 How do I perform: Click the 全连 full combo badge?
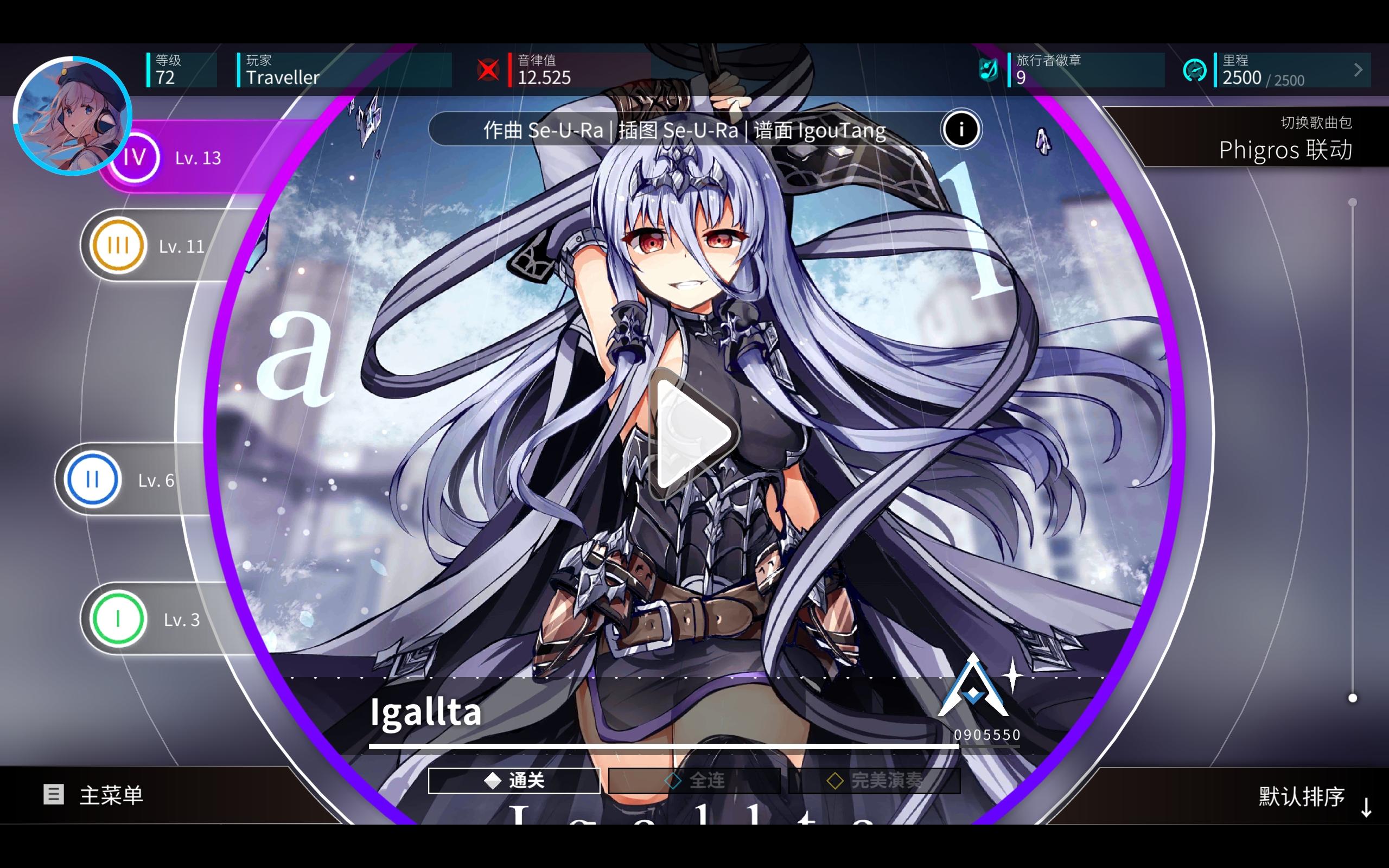point(696,781)
